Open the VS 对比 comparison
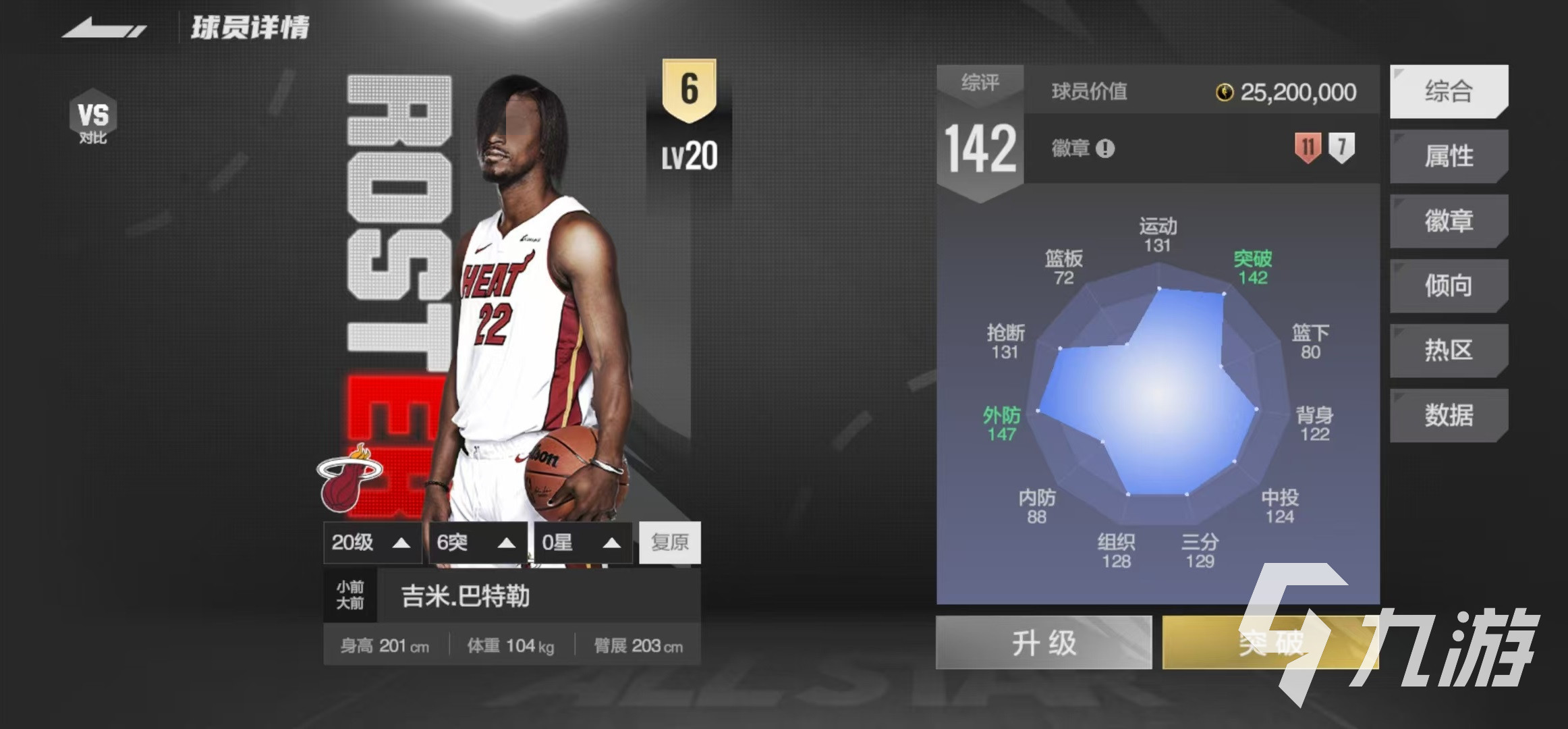Screen dimensions: 1568x729 tap(93, 117)
